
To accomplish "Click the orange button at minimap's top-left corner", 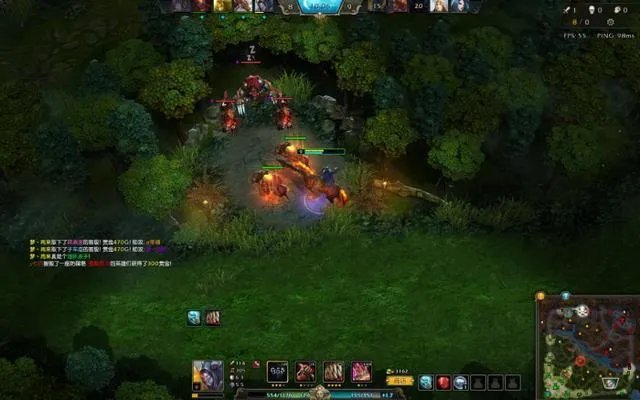I will 541,297.
